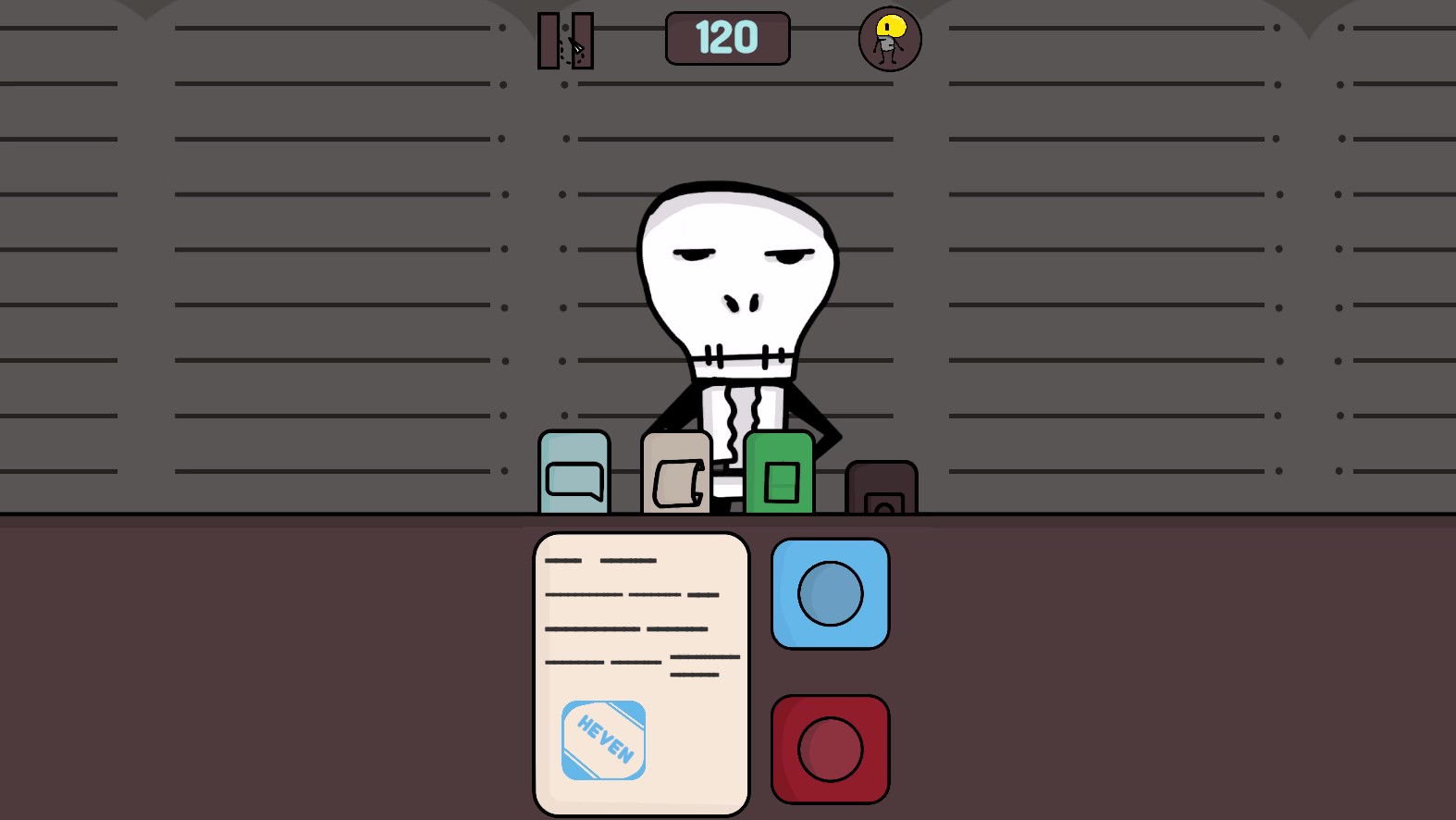Inspect the HEVEN stamp on the document
The image size is (1456, 820).
[603, 739]
